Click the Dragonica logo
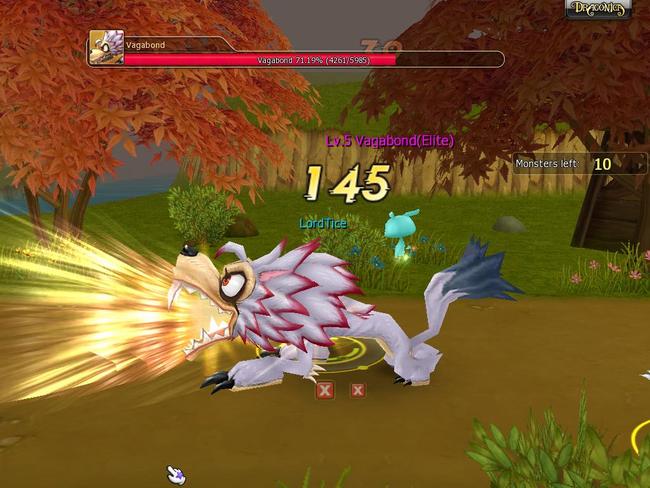 coord(598,9)
